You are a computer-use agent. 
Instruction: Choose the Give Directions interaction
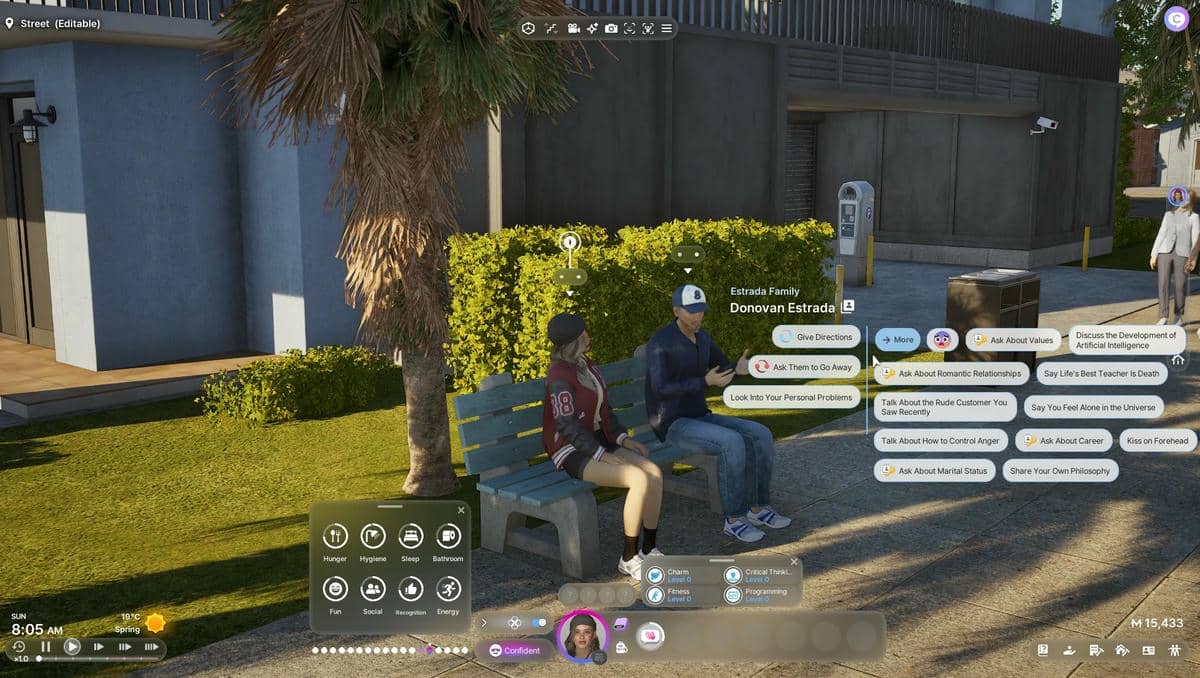[x=816, y=337]
